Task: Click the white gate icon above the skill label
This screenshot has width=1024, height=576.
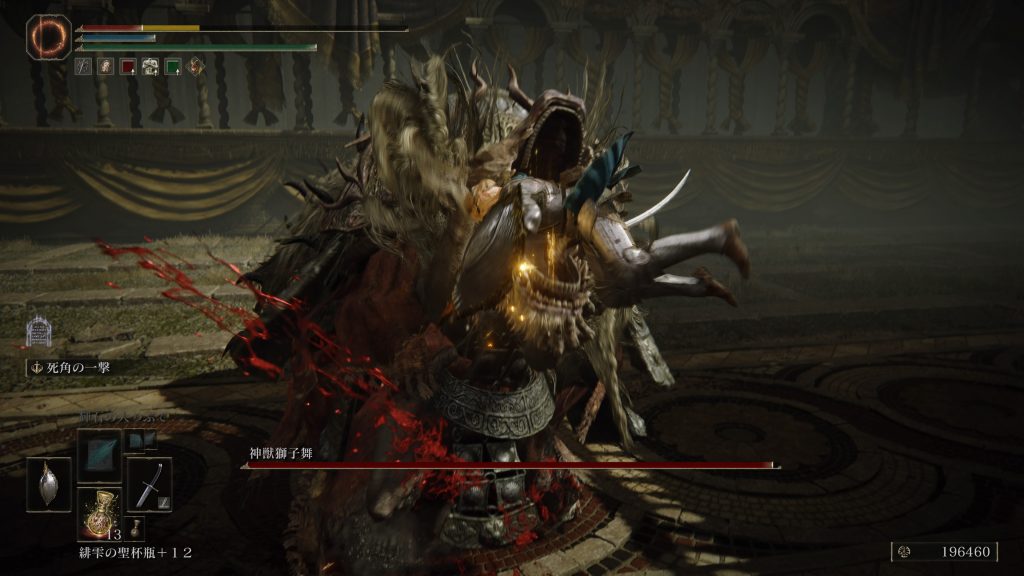Action: [x=39, y=331]
